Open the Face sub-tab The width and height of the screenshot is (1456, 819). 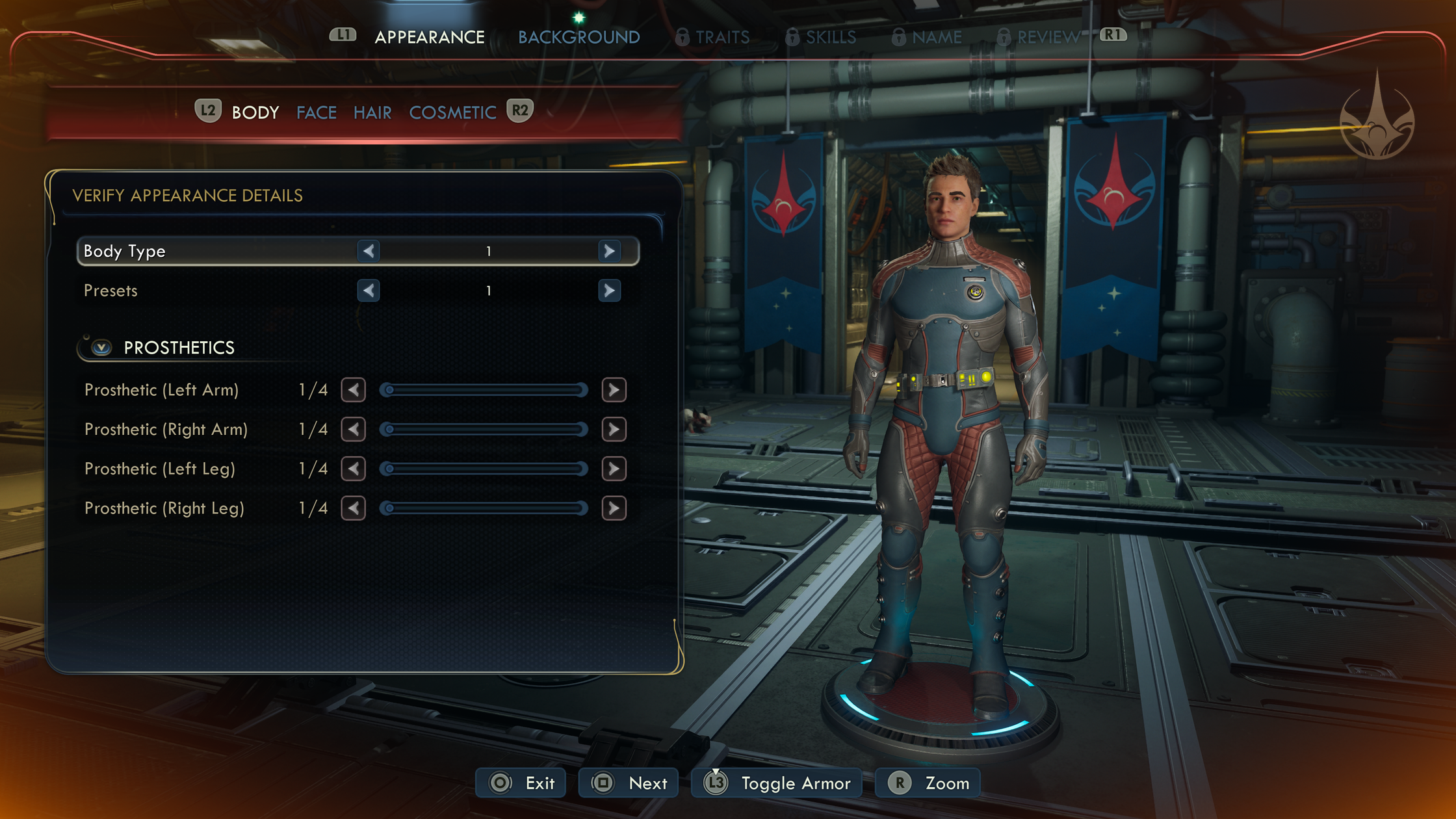[317, 112]
